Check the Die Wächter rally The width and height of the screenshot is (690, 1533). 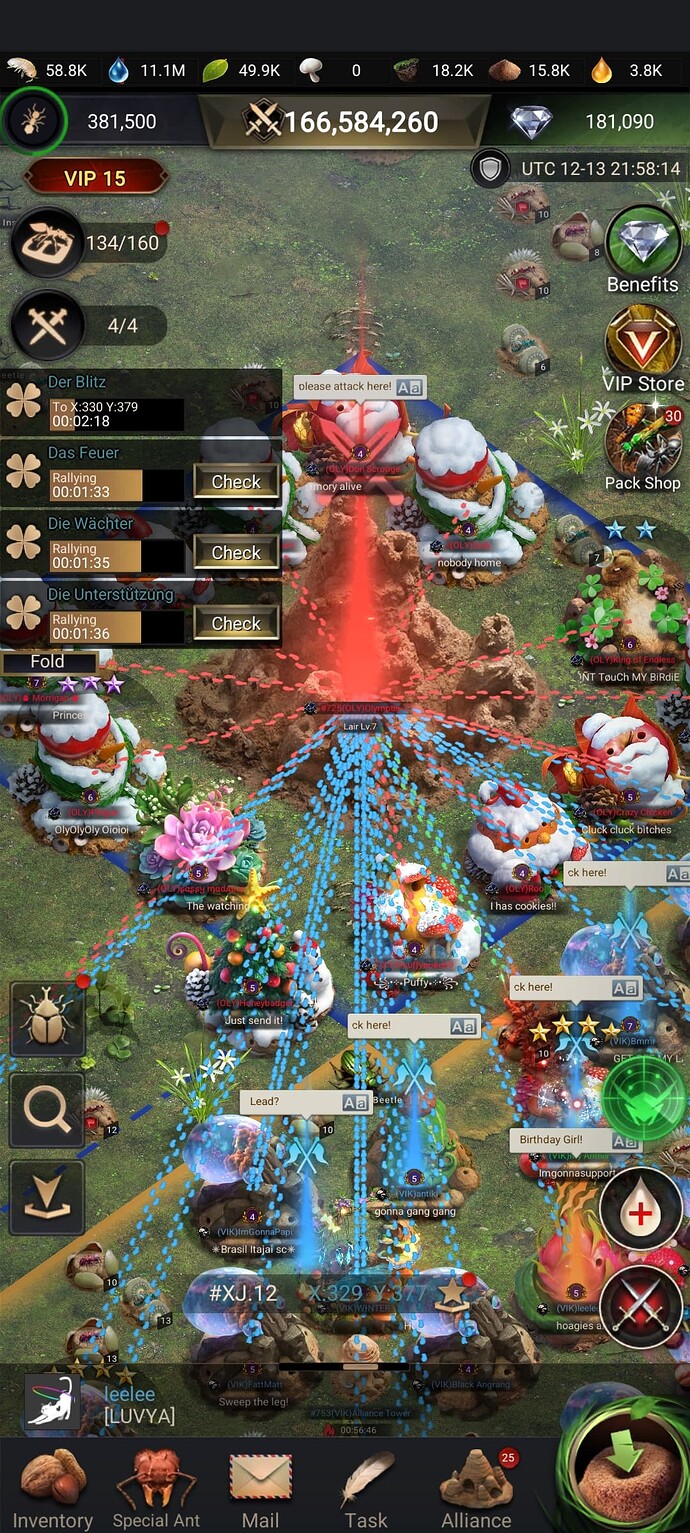236,553
